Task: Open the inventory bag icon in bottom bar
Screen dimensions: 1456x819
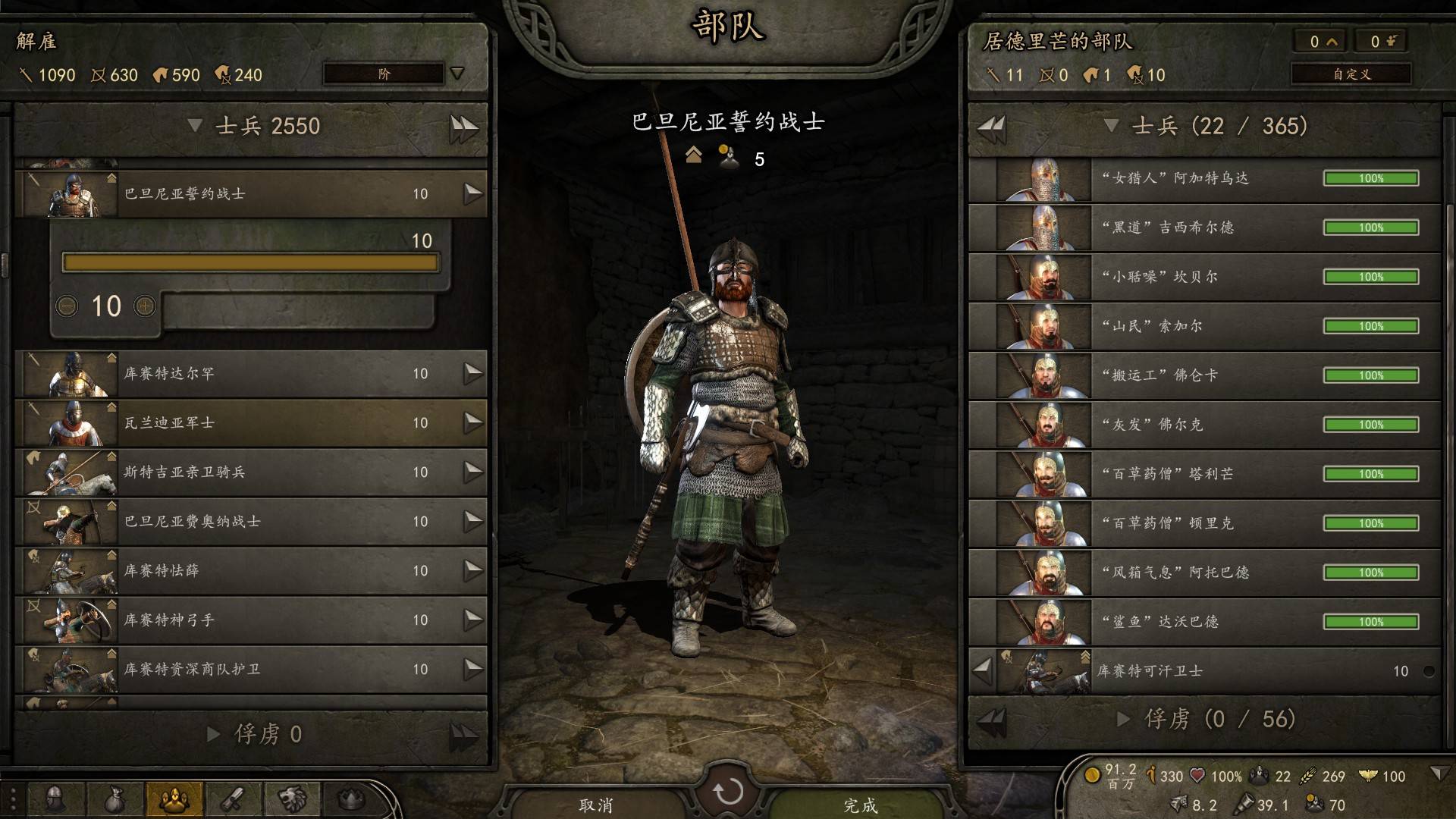Action: 114,799
